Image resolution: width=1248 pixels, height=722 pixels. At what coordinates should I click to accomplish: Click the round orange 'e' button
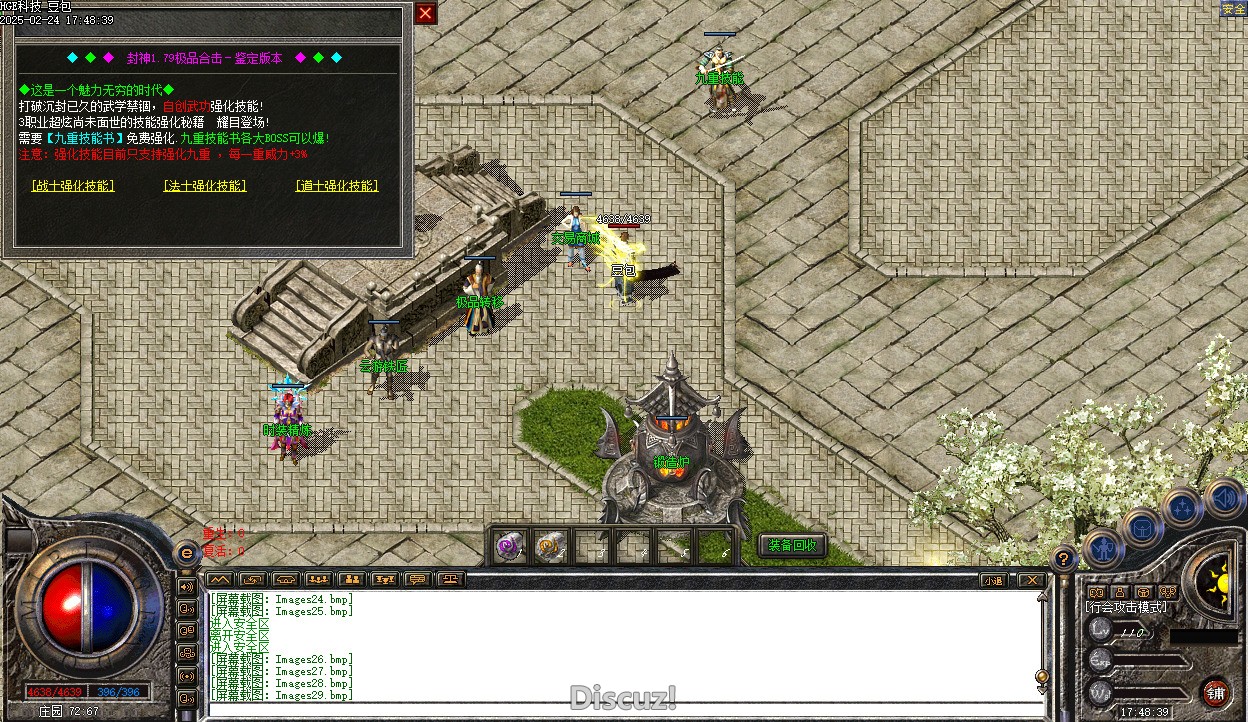tap(185, 553)
